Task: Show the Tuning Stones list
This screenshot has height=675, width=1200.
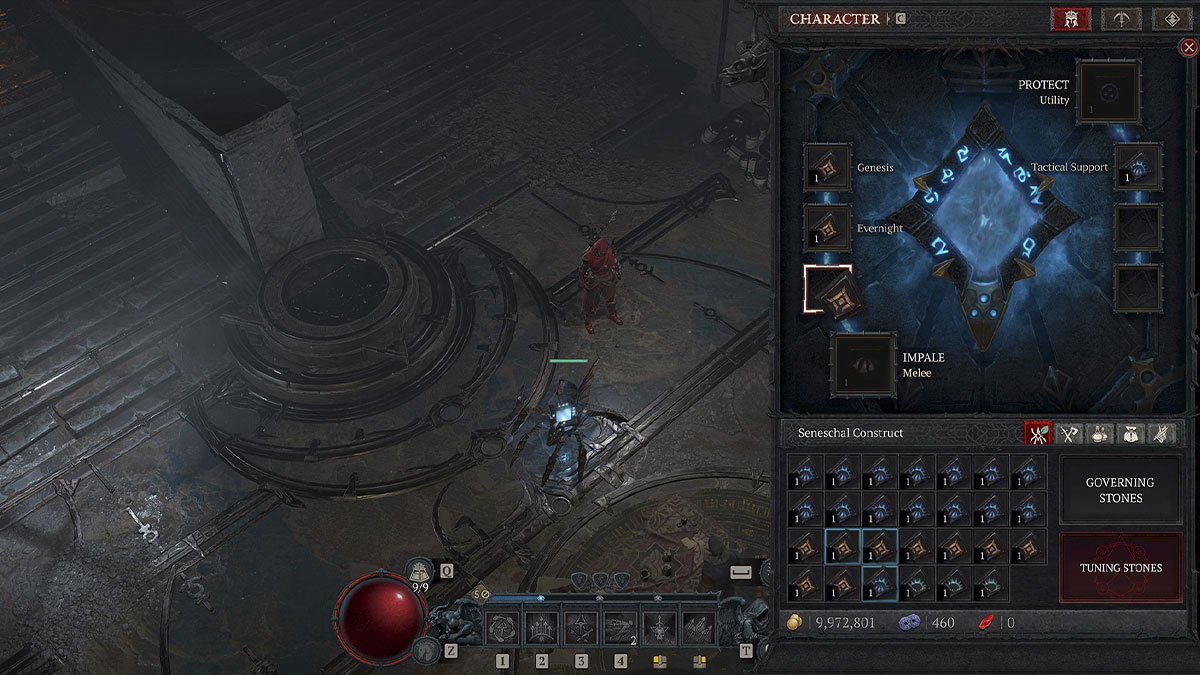Action: [1120, 568]
